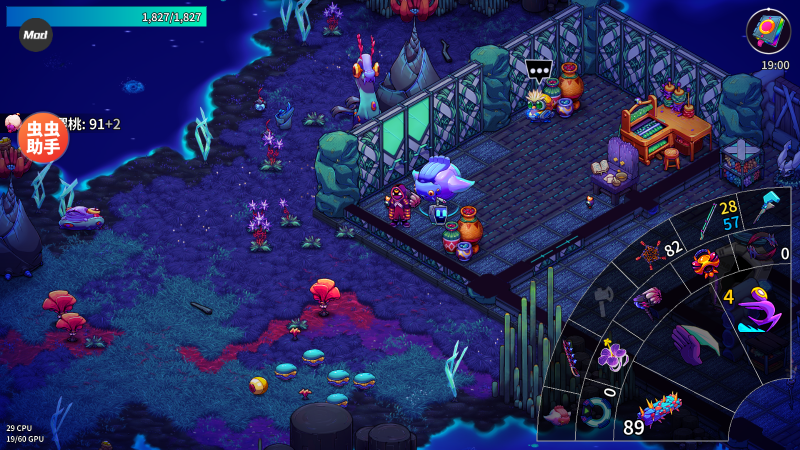Choose the spiky blue log with count 89
This screenshot has height=450, width=800.
pos(659,409)
